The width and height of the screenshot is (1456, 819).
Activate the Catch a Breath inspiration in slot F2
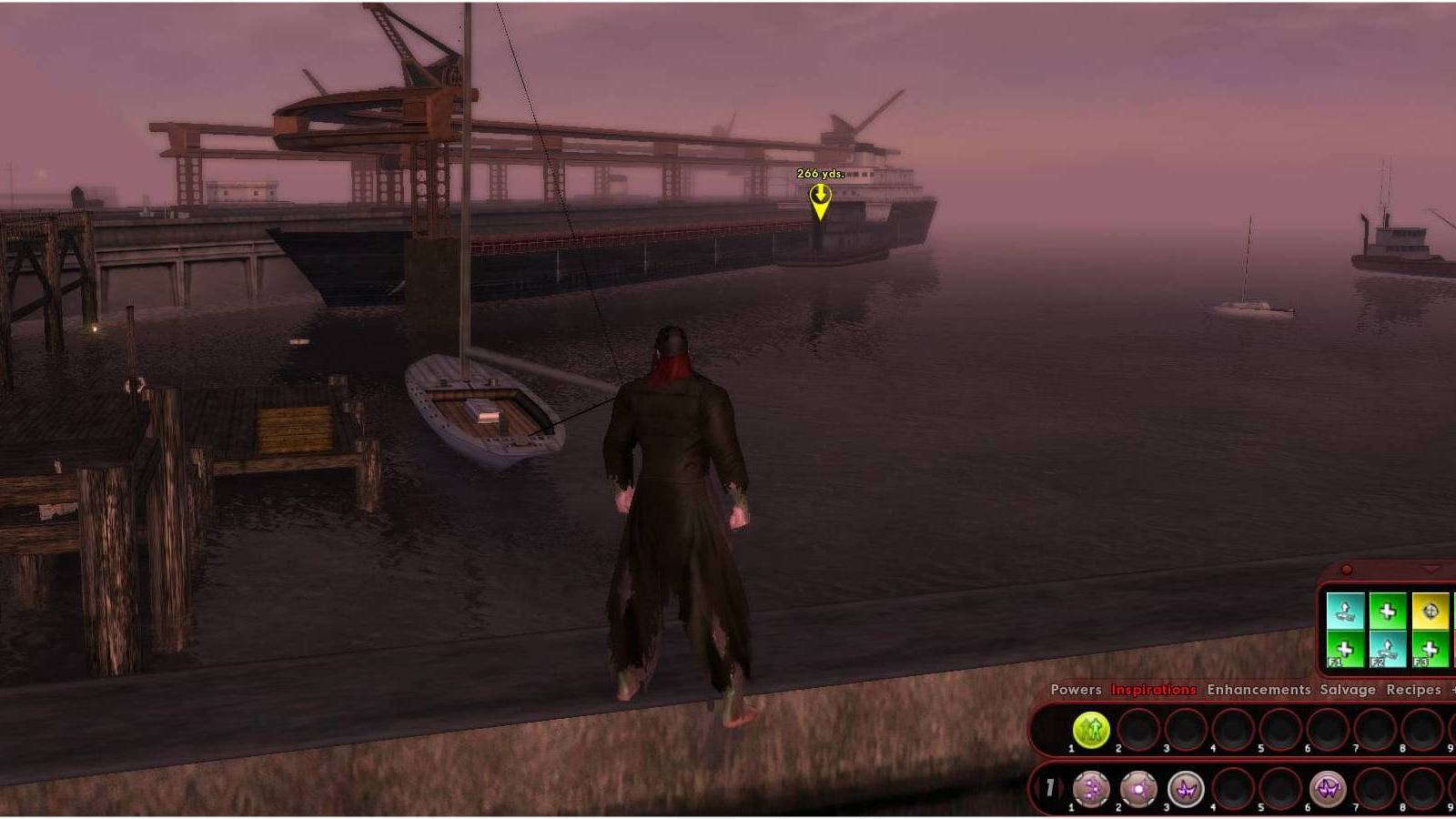pos(1388,648)
